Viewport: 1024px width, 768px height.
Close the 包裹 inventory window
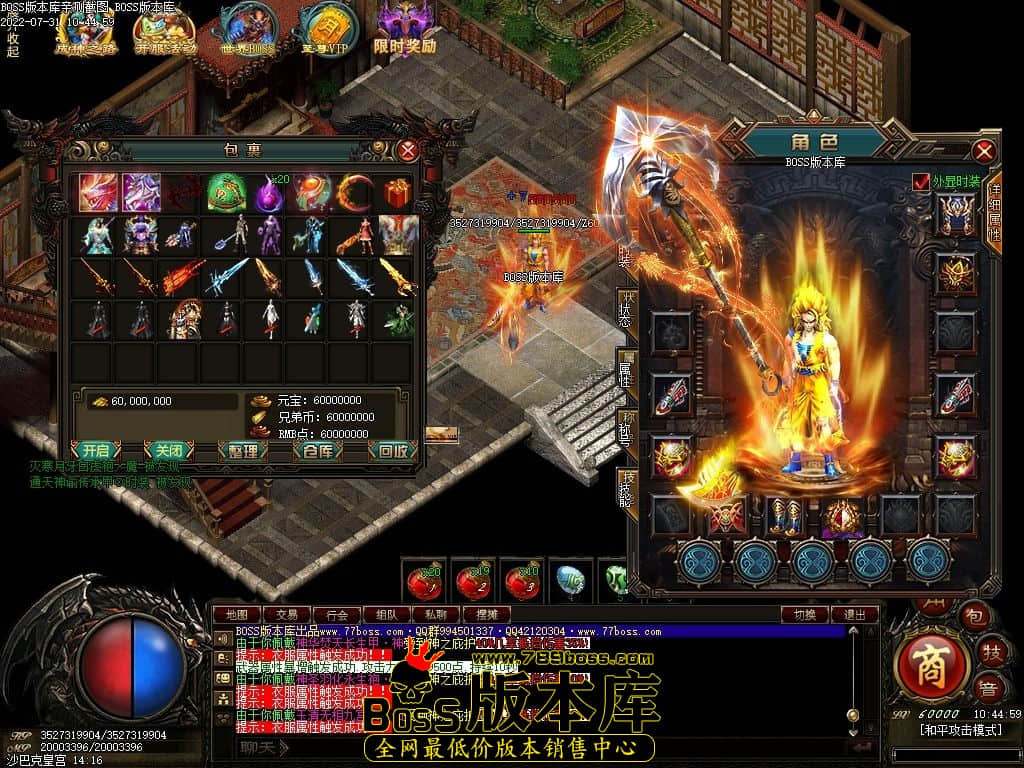tap(408, 151)
